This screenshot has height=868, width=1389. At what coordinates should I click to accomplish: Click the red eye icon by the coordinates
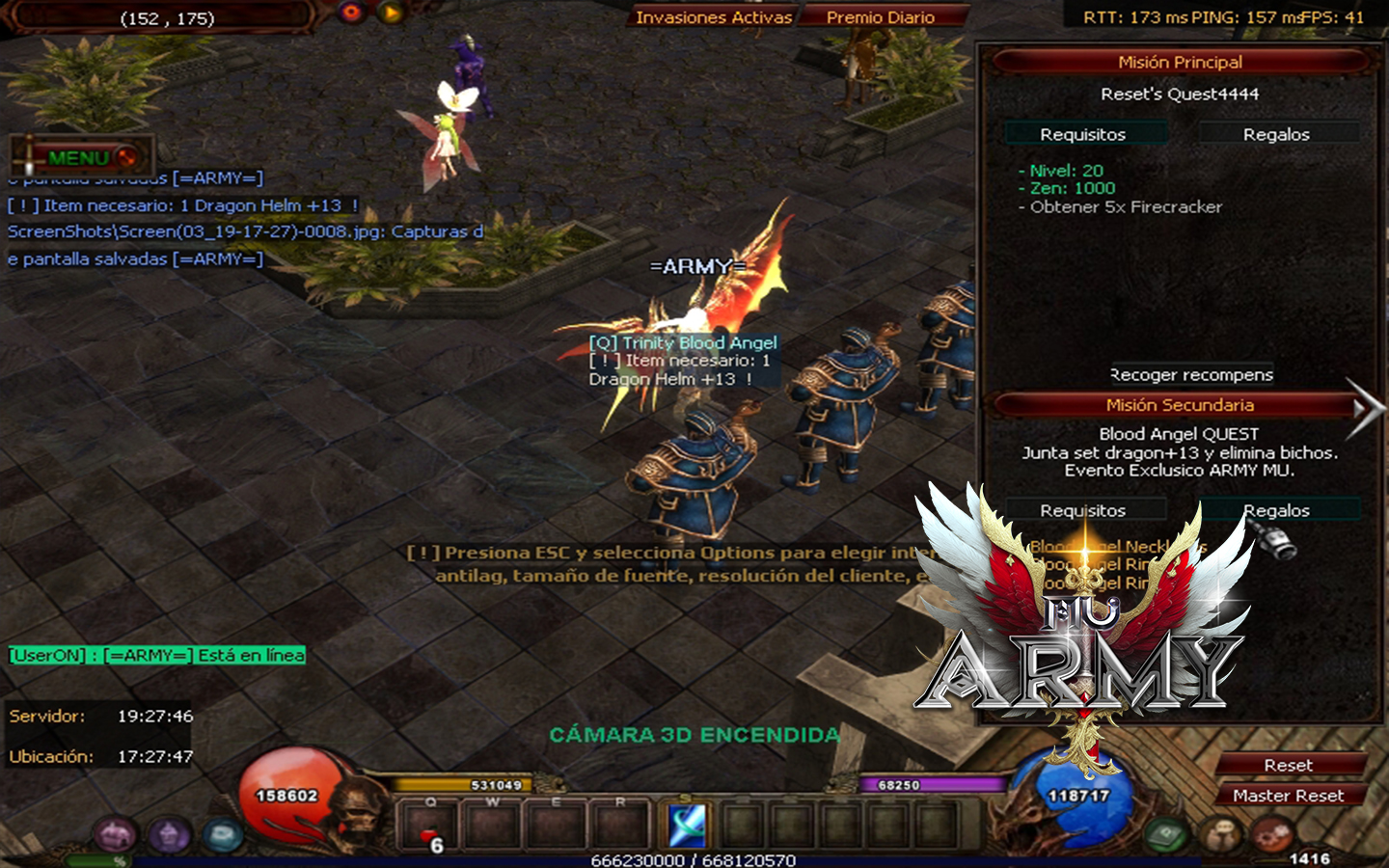pyautogui.click(x=351, y=13)
